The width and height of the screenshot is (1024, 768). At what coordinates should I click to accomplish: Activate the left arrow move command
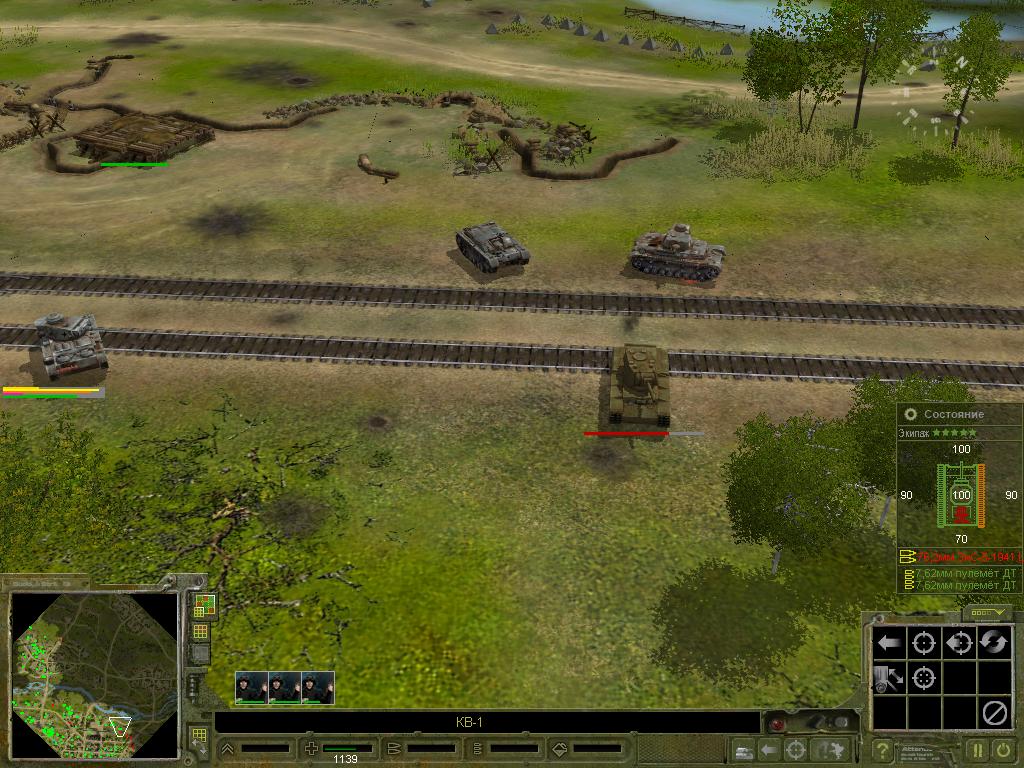click(889, 643)
